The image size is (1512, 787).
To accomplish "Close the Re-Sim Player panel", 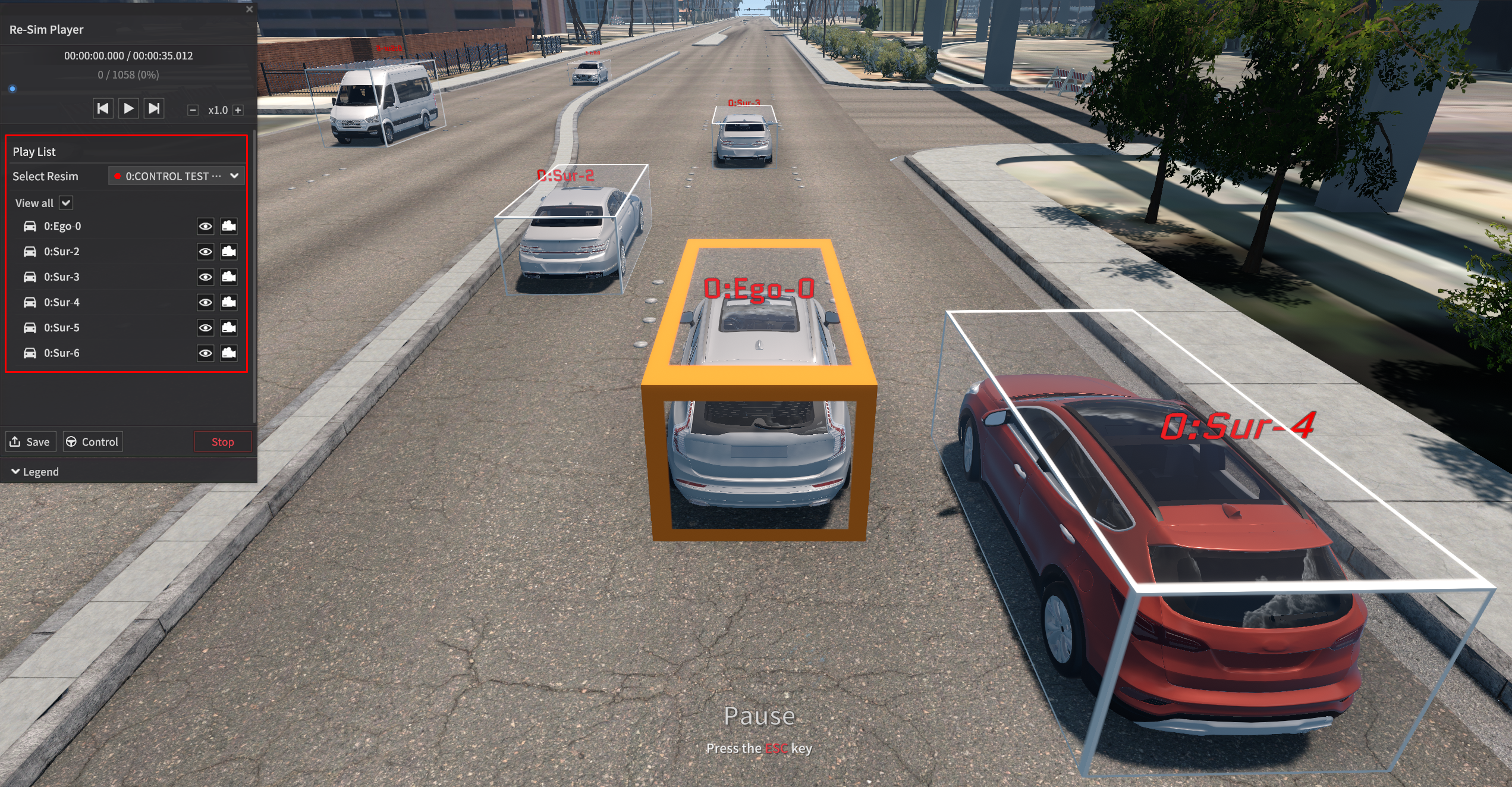I will click(x=250, y=10).
